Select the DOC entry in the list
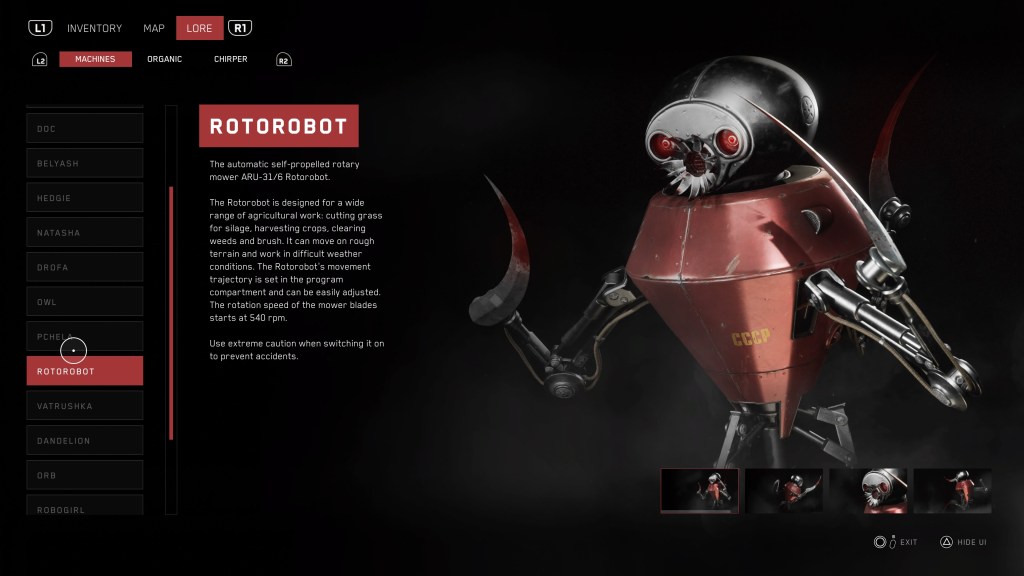The height and width of the screenshot is (576, 1024). pyautogui.click(x=84, y=128)
